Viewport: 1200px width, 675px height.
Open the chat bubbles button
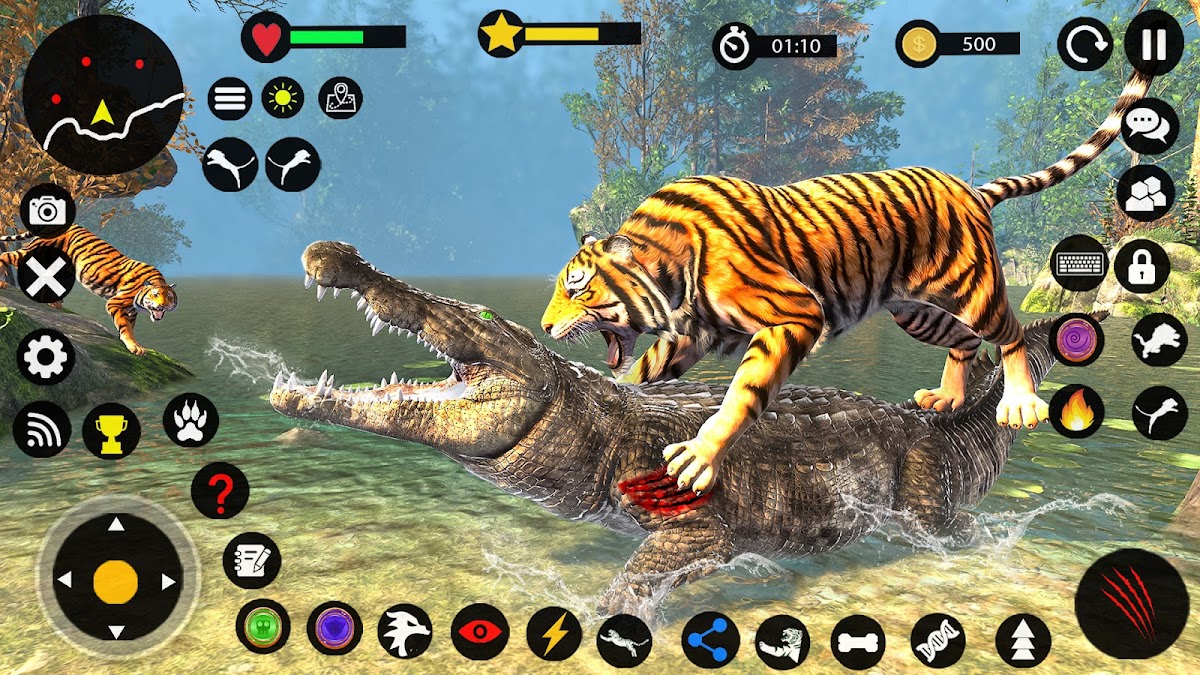point(1150,126)
